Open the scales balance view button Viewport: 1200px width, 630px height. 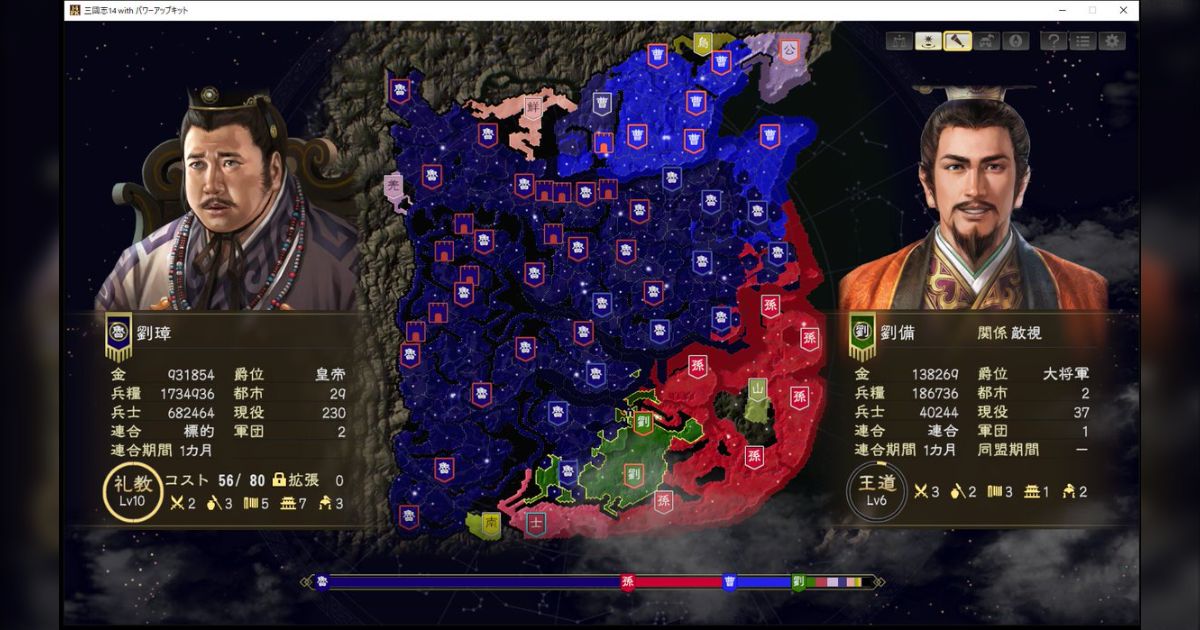pyautogui.click(x=898, y=42)
